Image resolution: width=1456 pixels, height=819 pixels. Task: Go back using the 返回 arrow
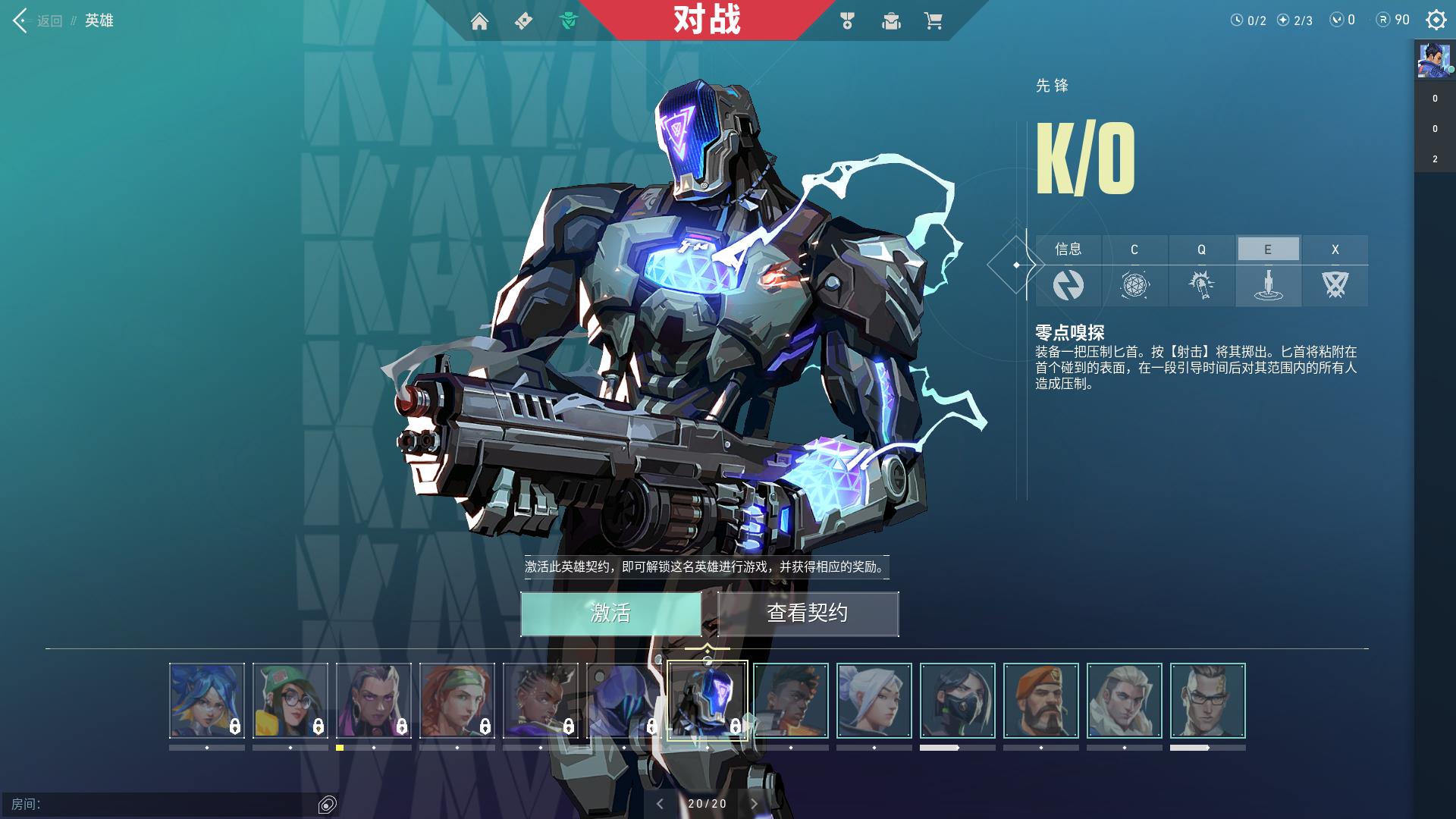[x=21, y=20]
